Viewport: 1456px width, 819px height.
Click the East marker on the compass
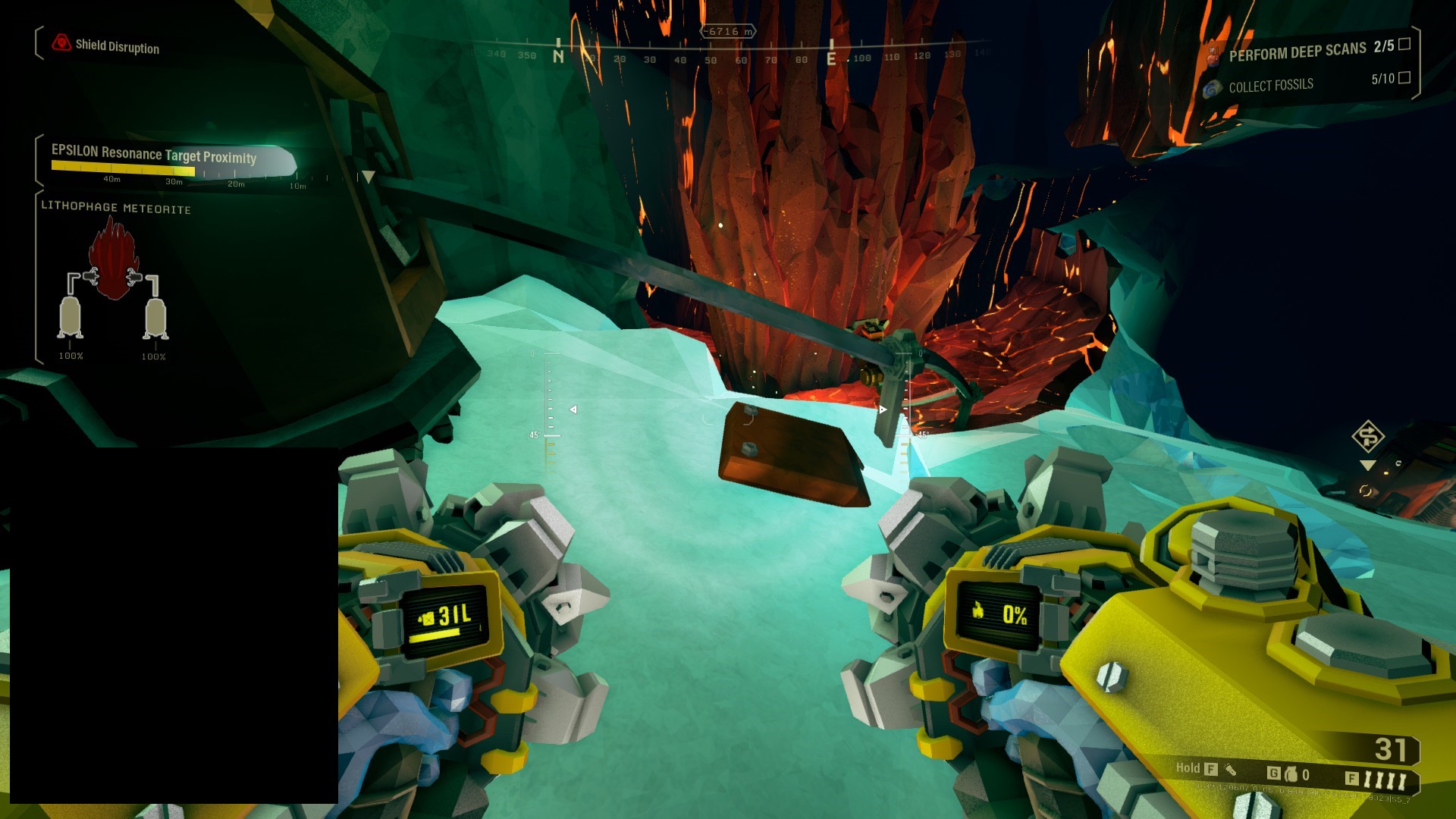pos(831,58)
